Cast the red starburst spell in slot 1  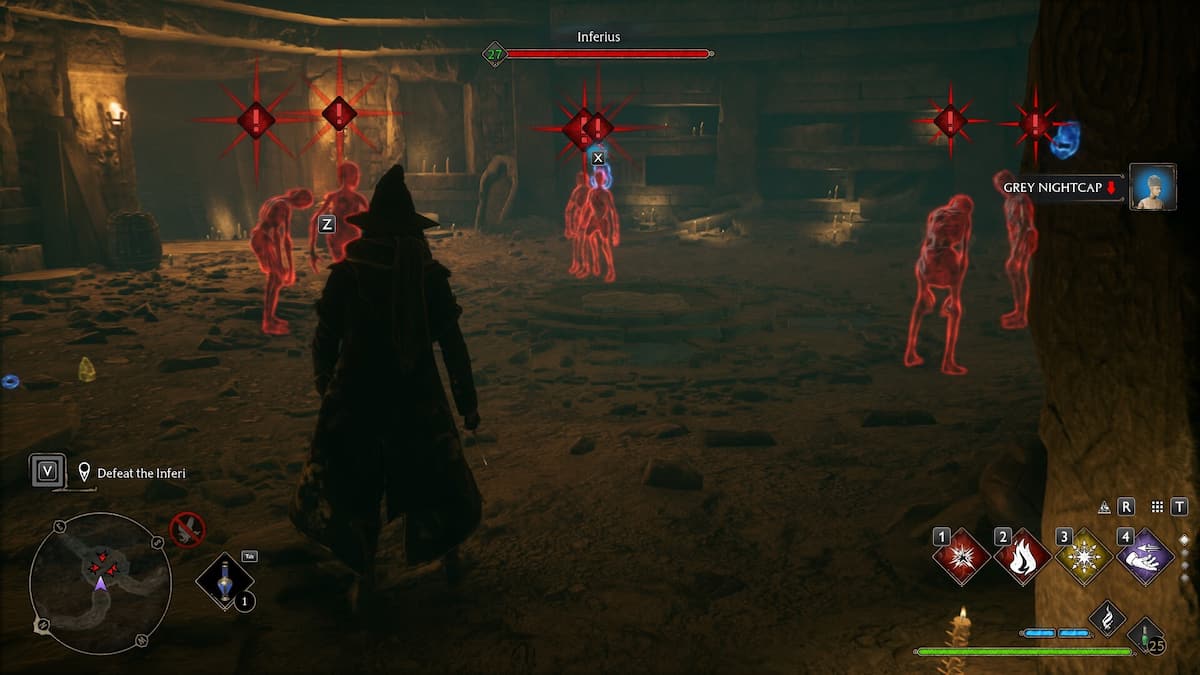coord(962,557)
